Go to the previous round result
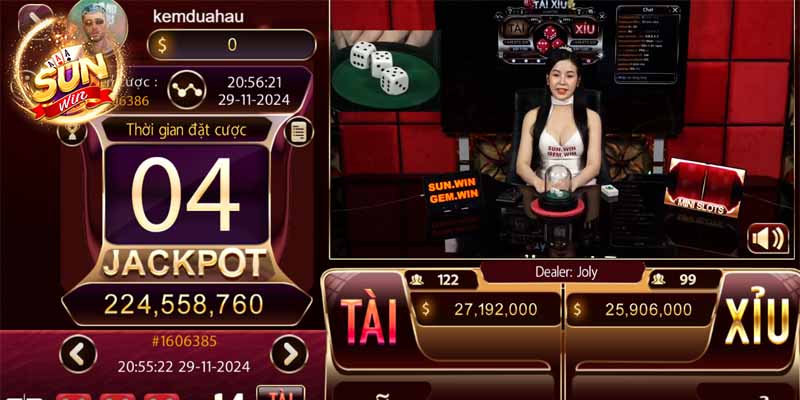 click(78, 353)
